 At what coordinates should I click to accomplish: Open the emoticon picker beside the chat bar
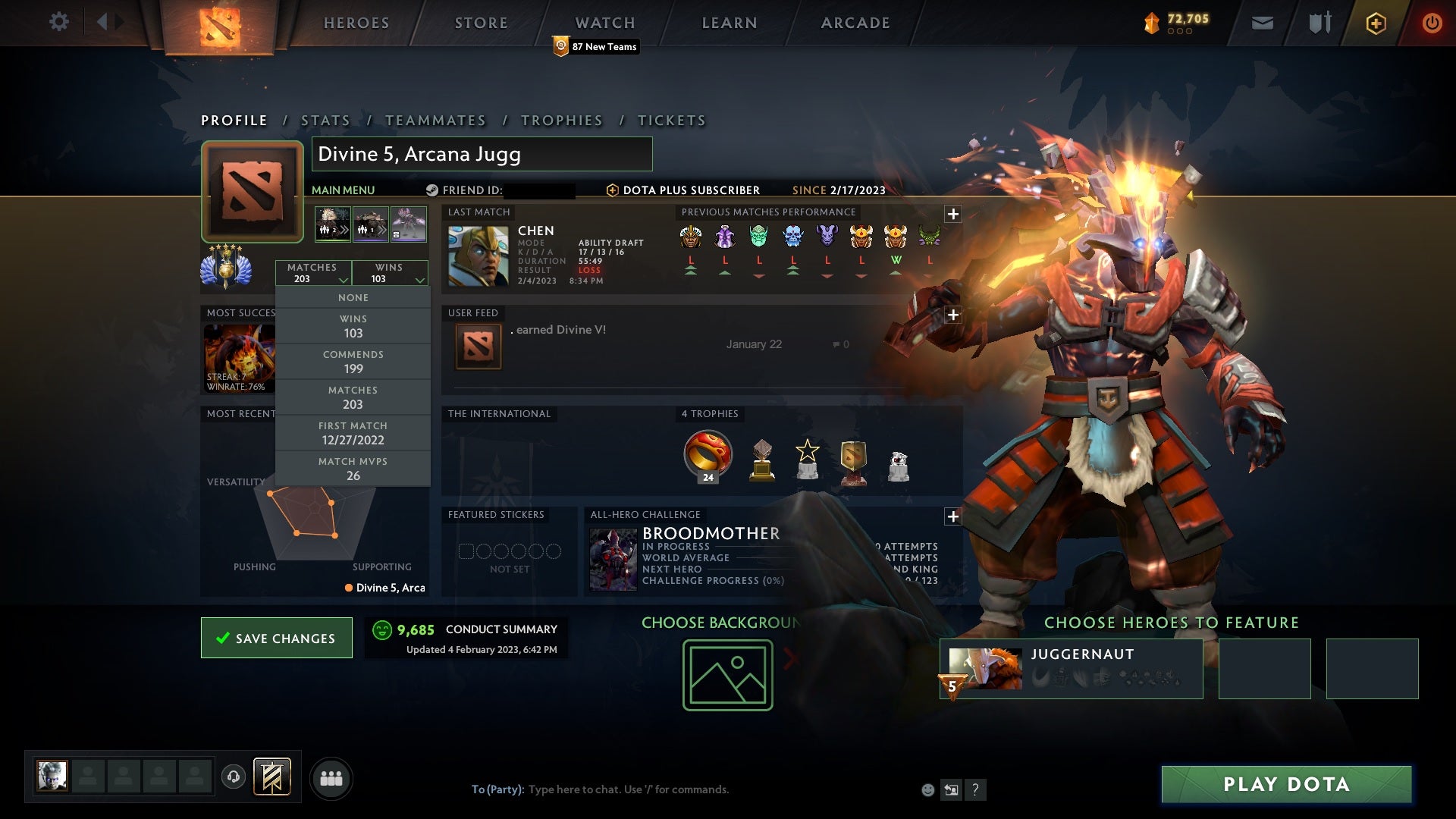pos(927,789)
